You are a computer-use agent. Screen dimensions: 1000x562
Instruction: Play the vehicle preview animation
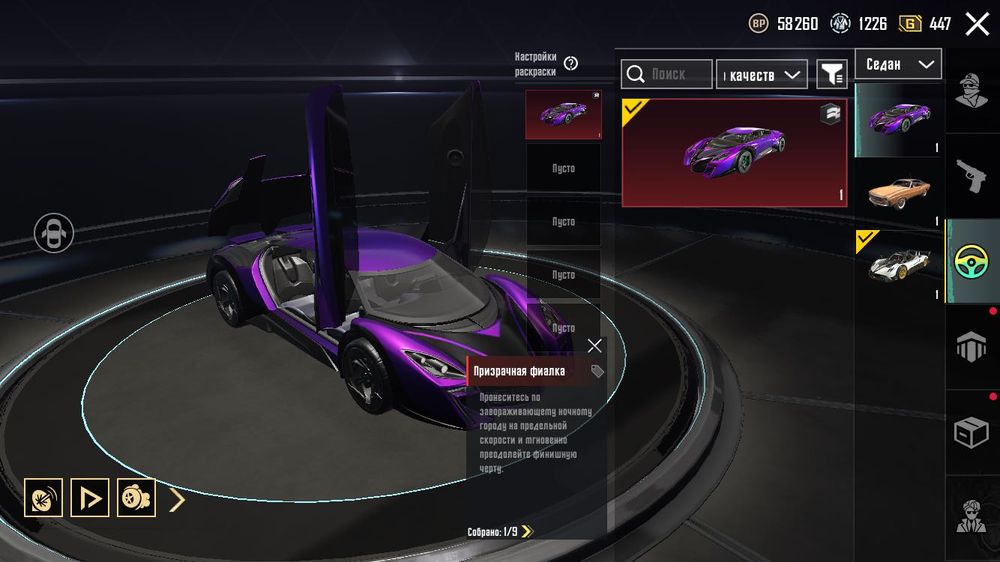[90, 497]
